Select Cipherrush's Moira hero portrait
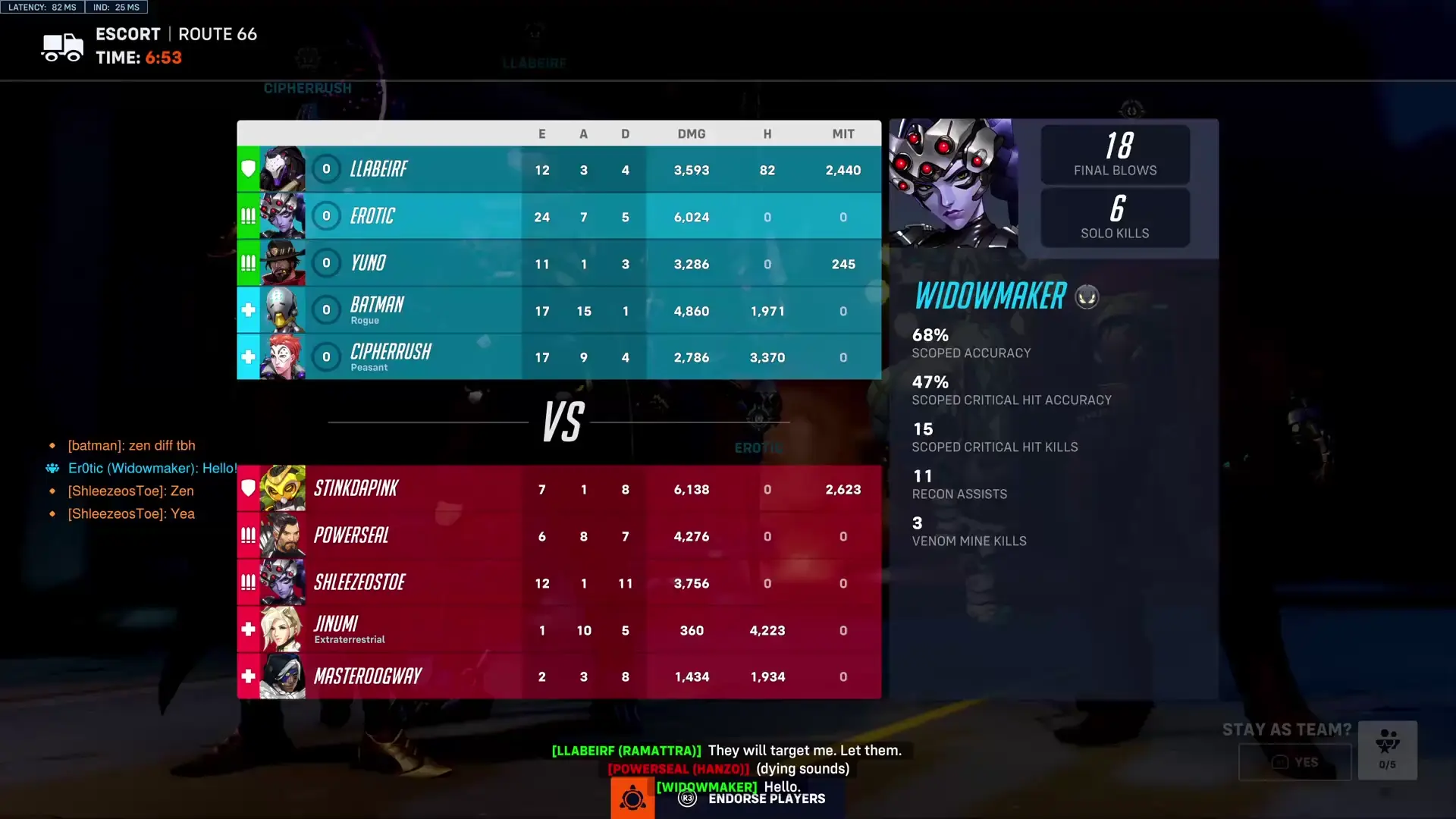The image size is (1456, 819). [284, 356]
